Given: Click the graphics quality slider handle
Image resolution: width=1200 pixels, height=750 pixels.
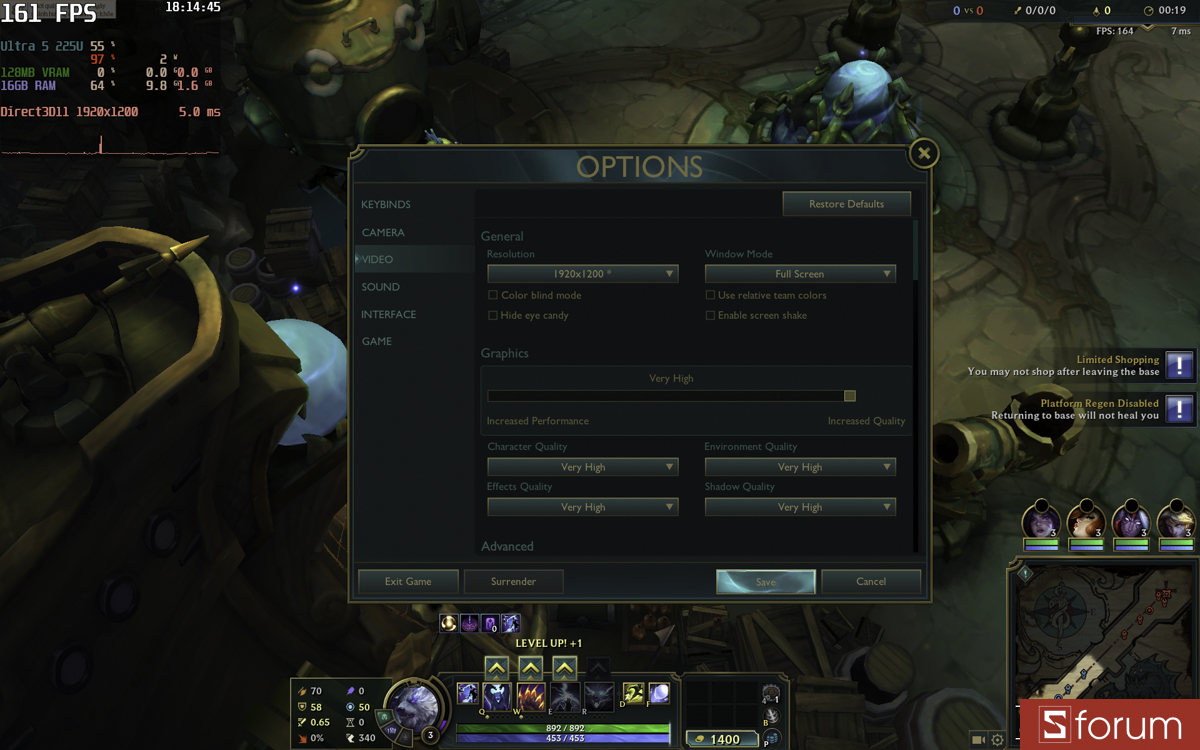Looking at the screenshot, I should pos(849,396).
